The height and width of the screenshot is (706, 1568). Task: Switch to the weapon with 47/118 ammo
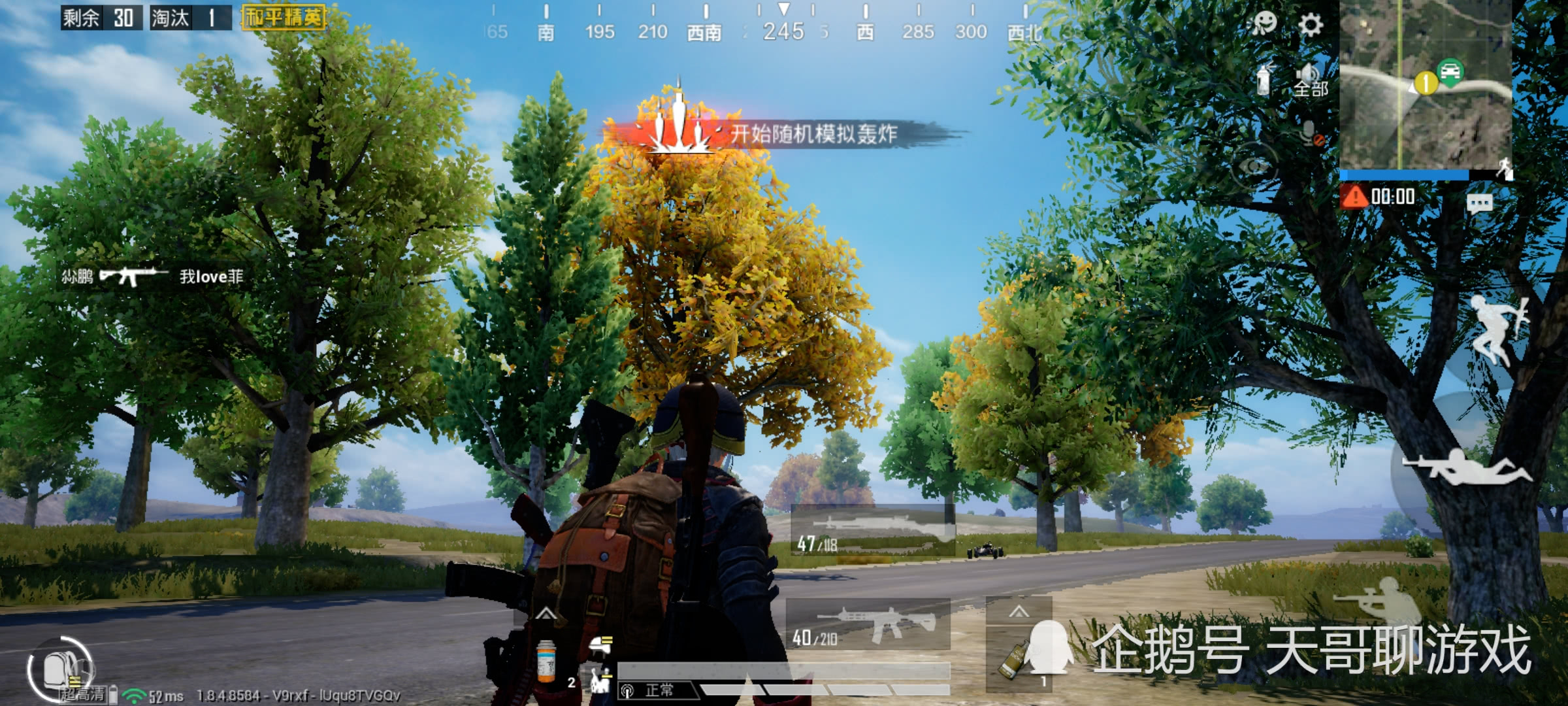pyautogui.click(x=872, y=531)
